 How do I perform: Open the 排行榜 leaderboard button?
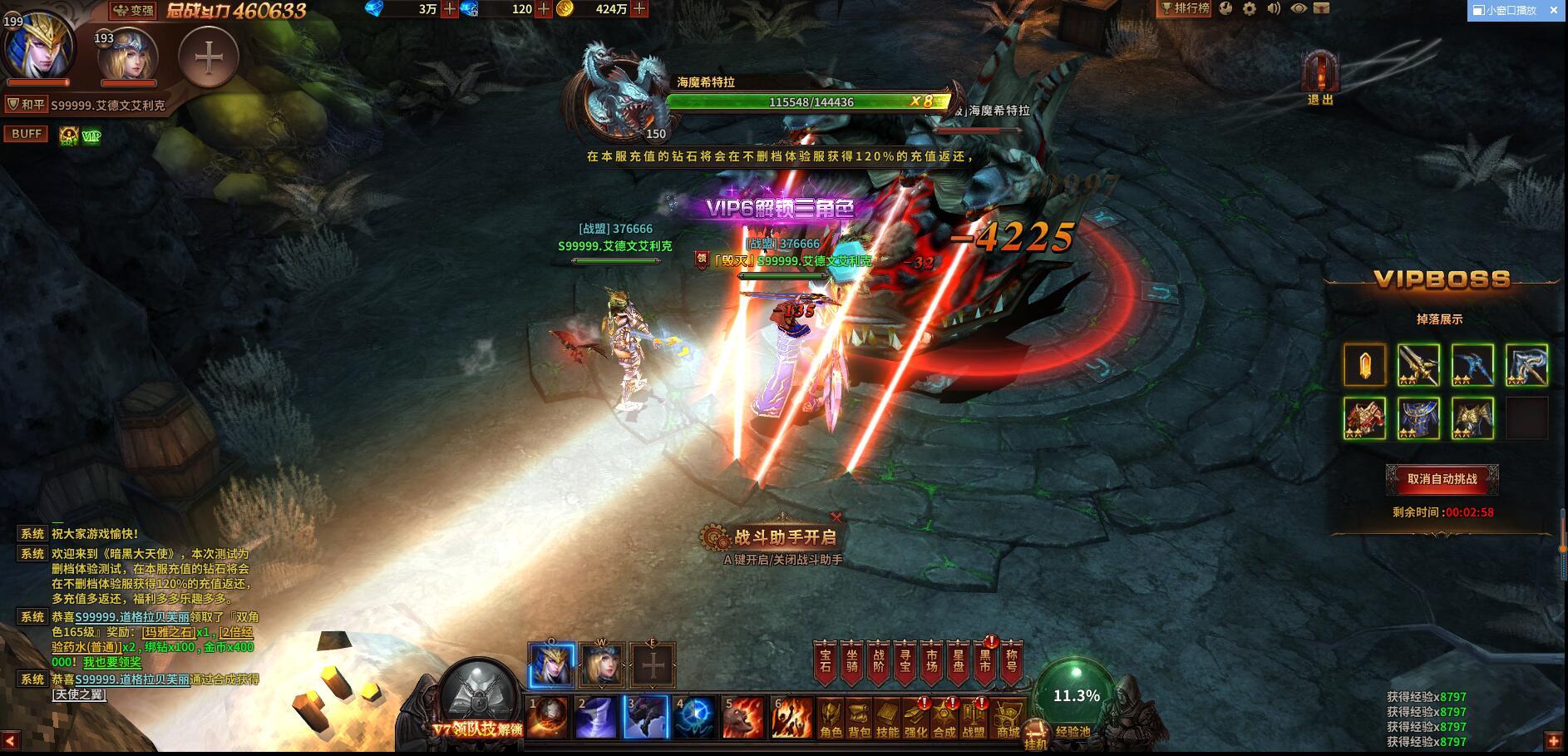tap(1186, 9)
